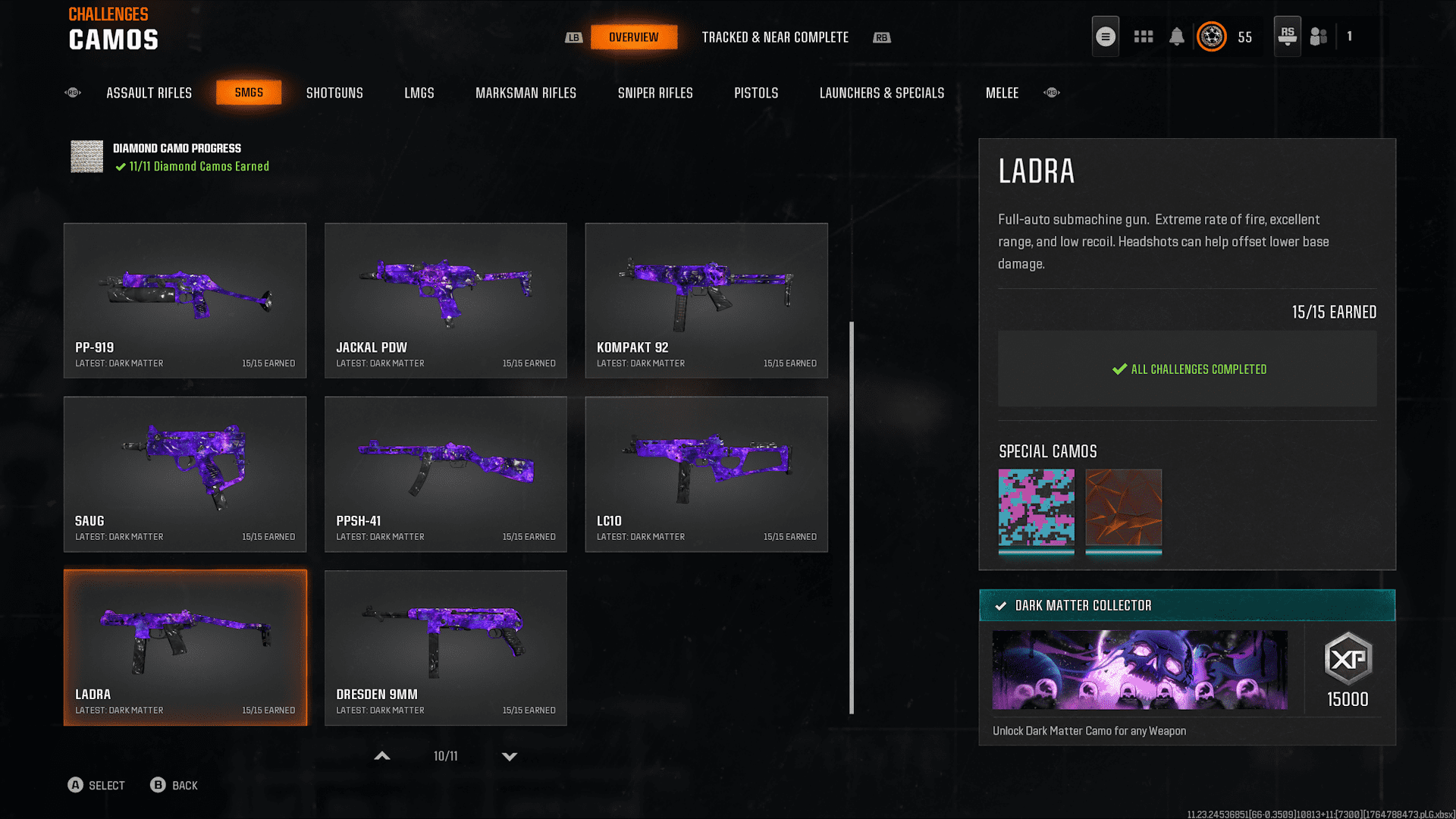View the pink and teal digital special camo
Image resolution: width=1456 pixels, height=819 pixels.
pos(1036,508)
